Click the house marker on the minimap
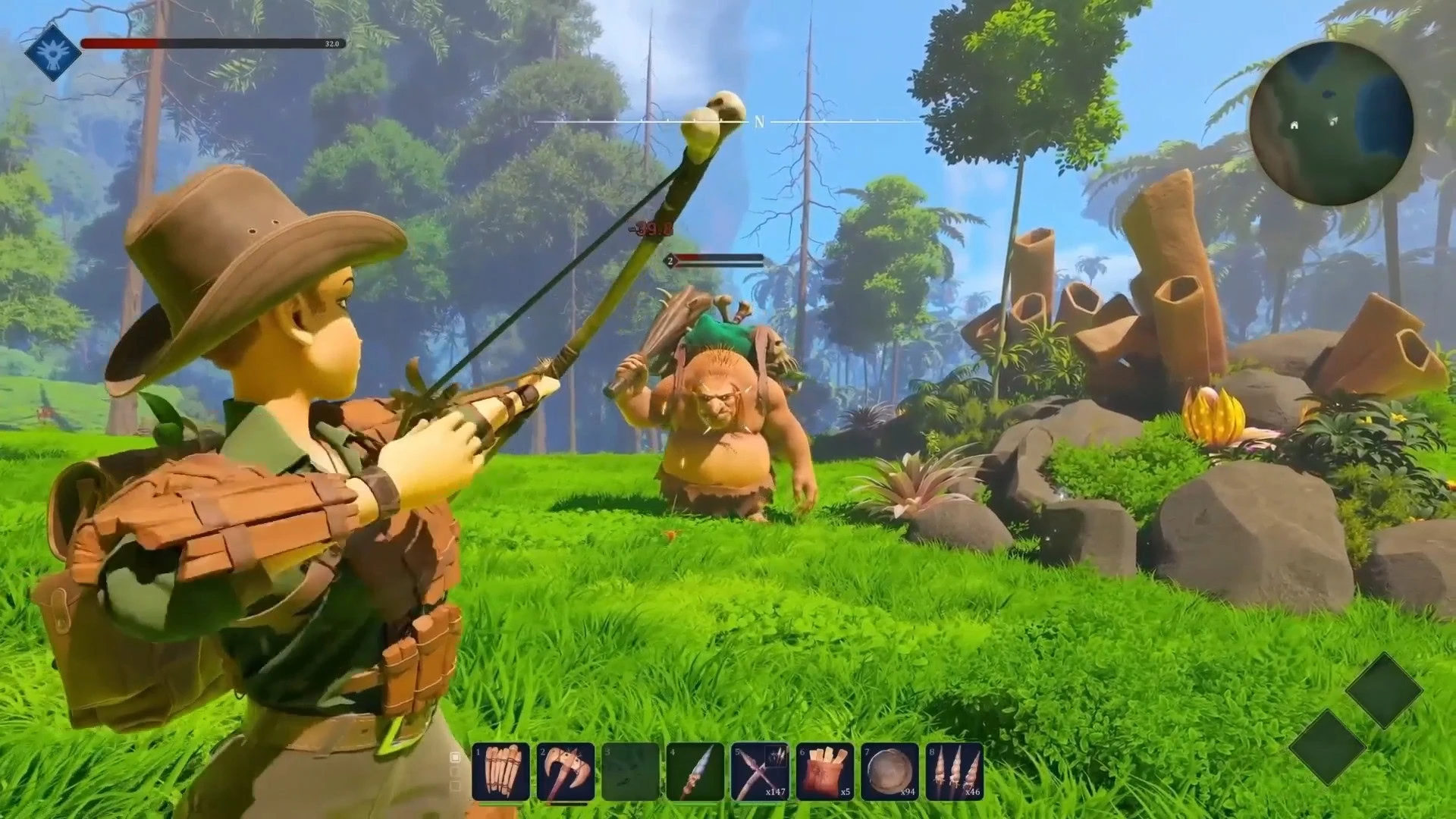This screenshot has width=1456, height=819. [1294, 124]
